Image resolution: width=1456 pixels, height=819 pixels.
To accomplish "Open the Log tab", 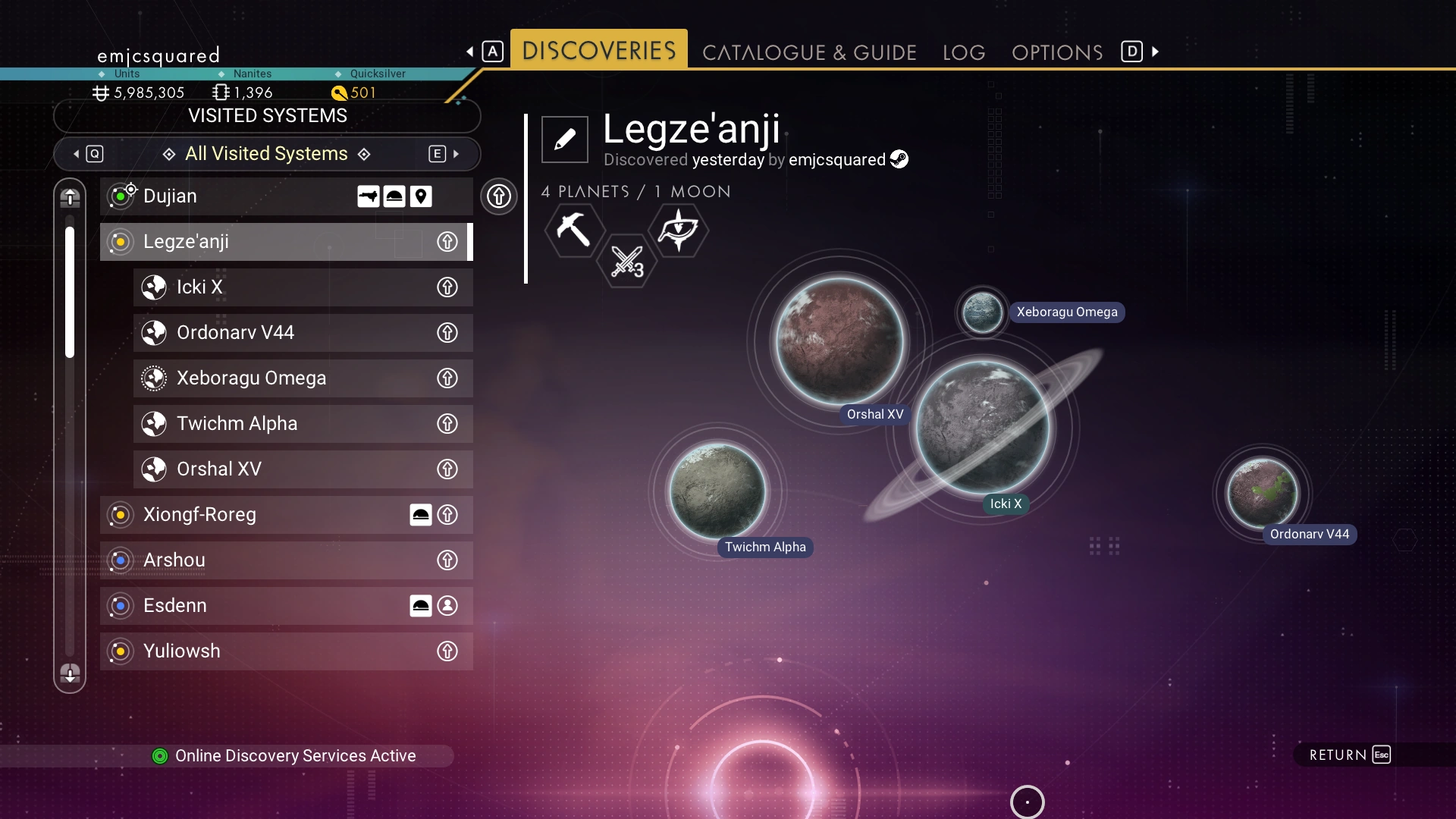I will [x=964, y=52].
